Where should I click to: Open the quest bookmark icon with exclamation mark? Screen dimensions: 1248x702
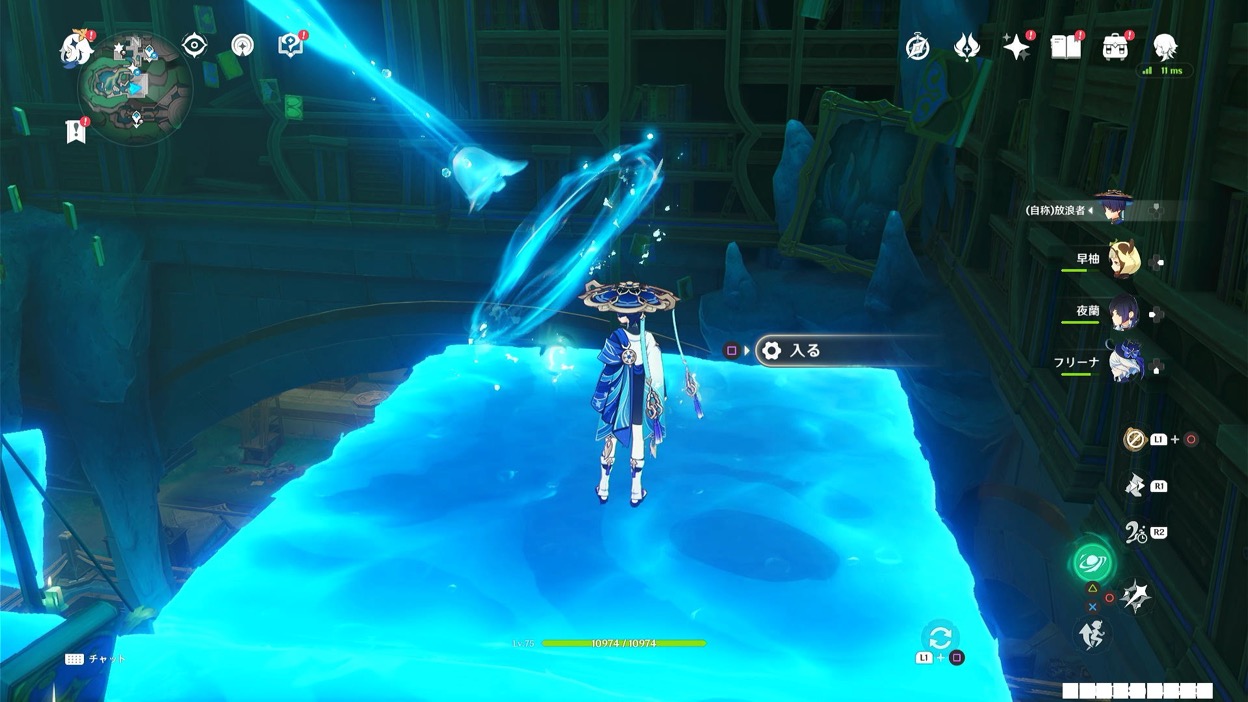[x=76, y=130]
